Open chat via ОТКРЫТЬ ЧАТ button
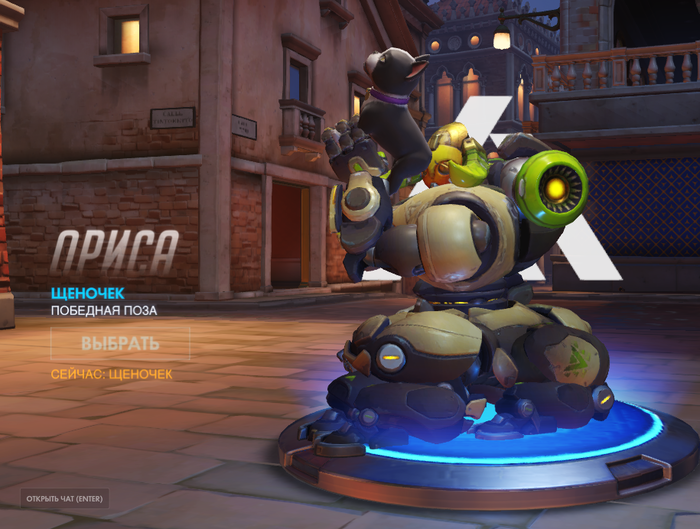 click(65, 498)
